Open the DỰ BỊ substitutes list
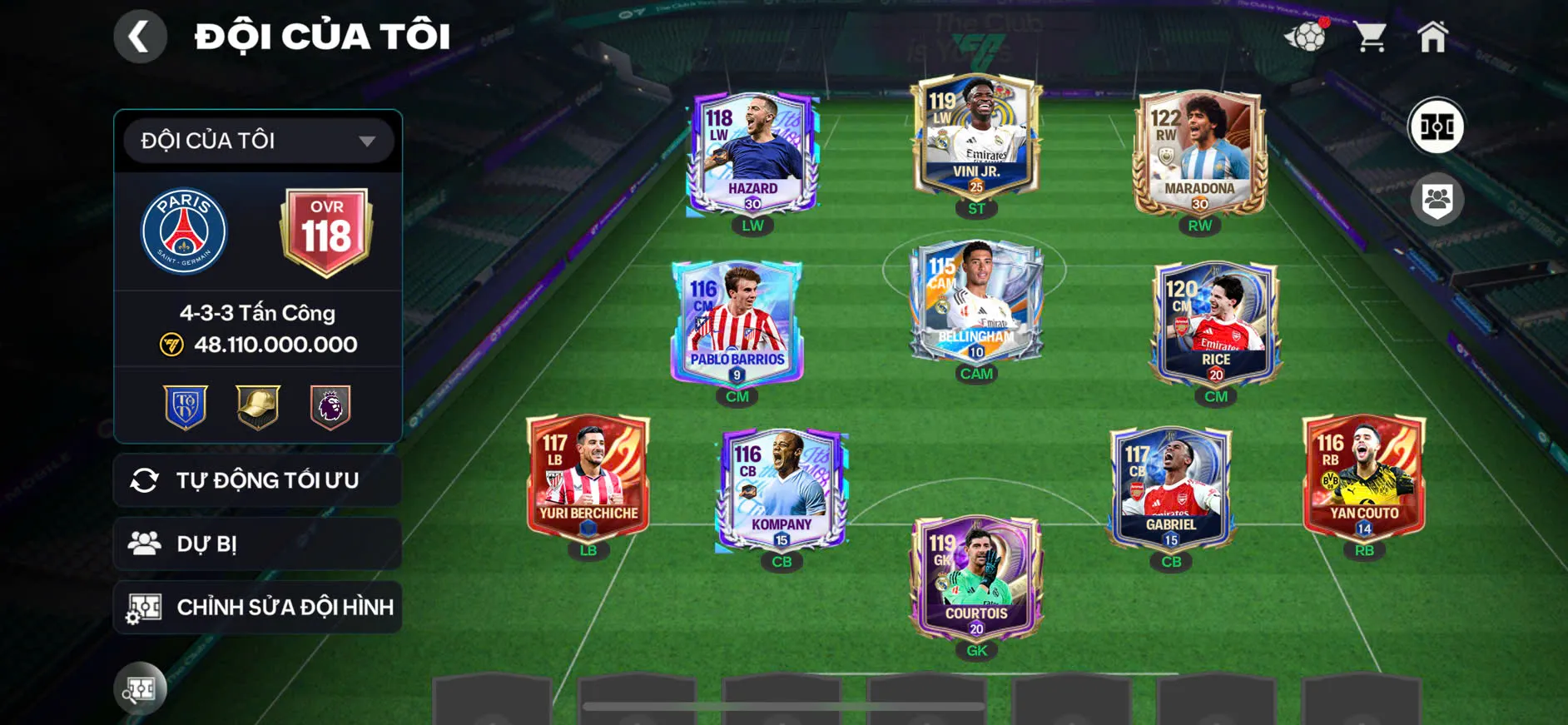Viewport: 1568px width, 725px height. [x=258, y=544]
